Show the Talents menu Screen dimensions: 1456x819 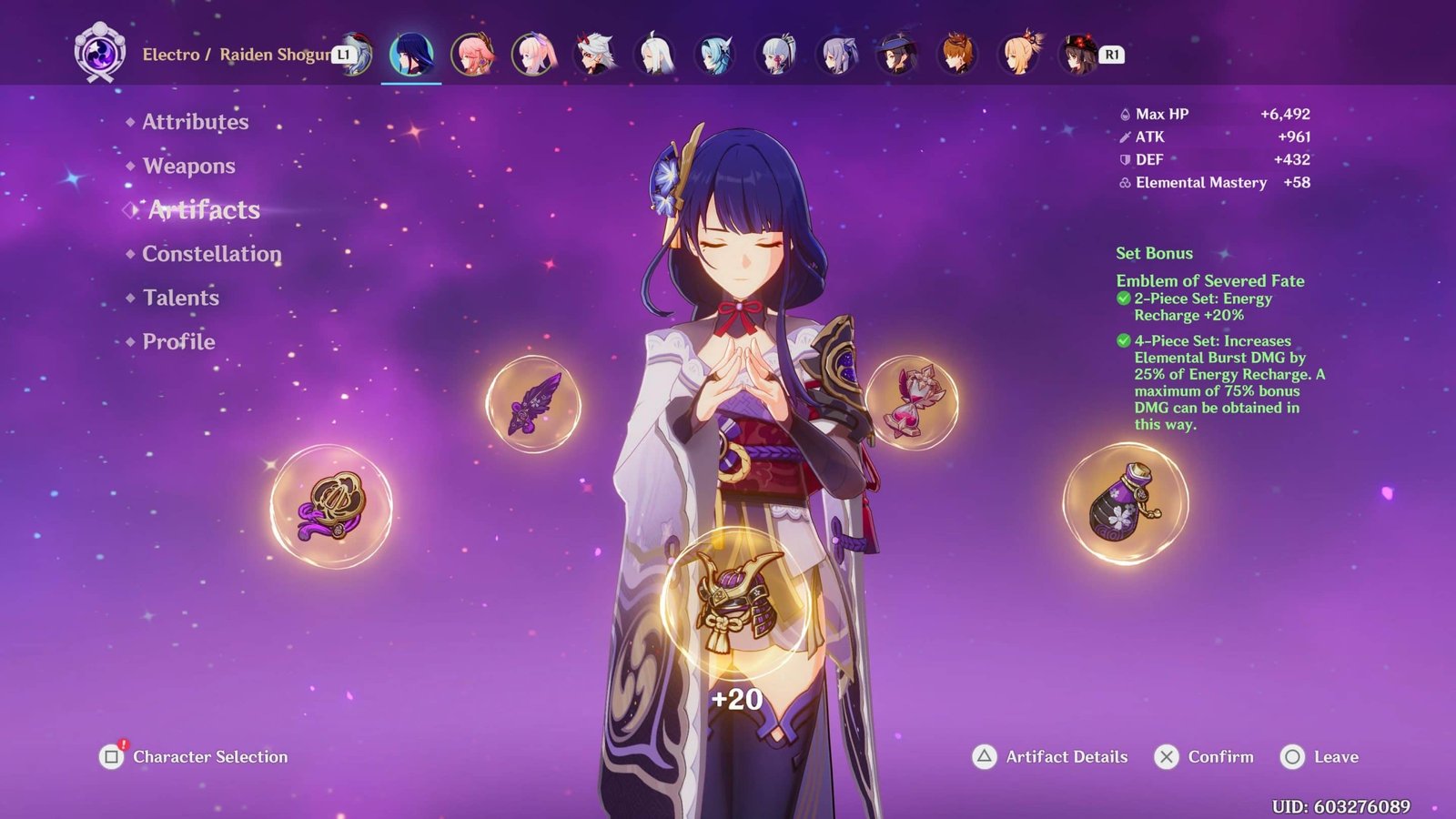[x=180, y=298]
